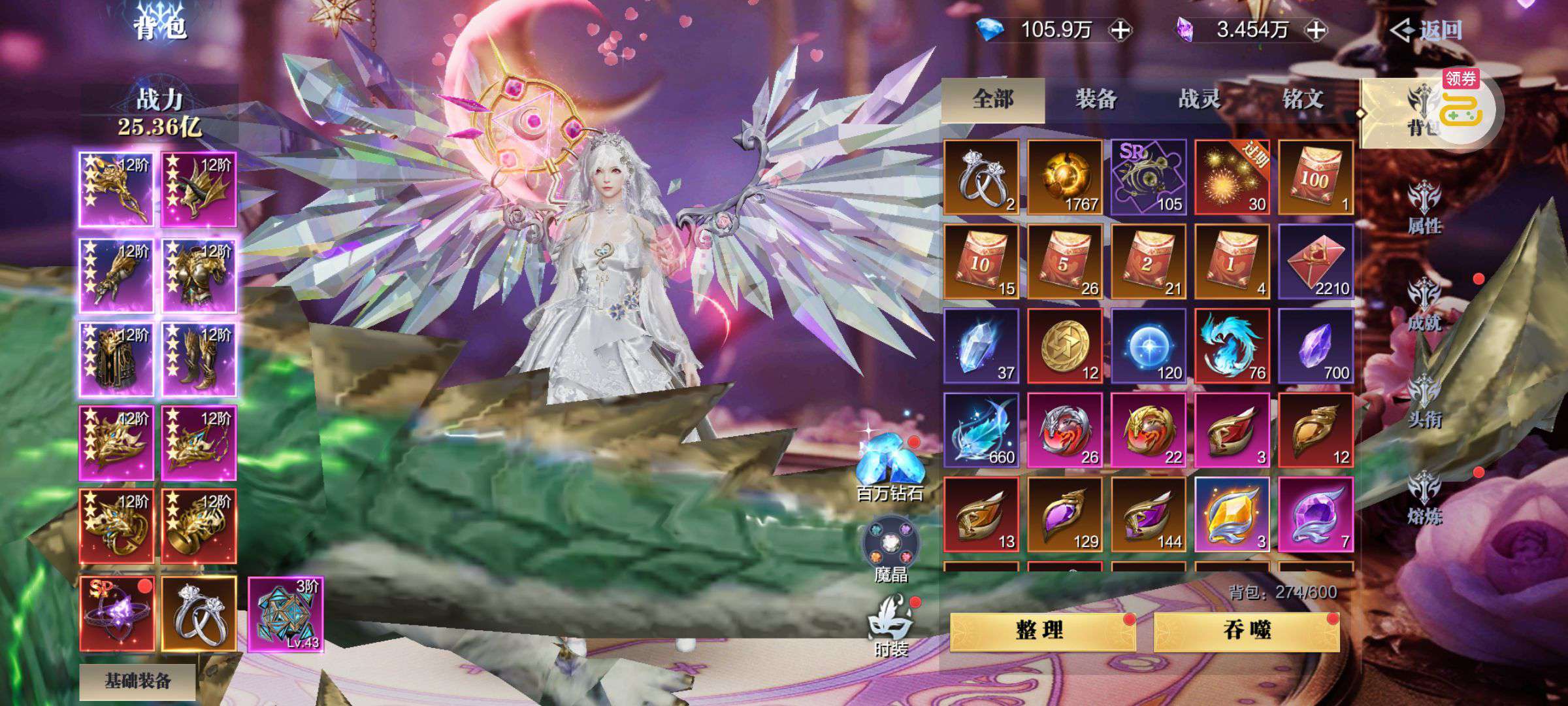Open the 属性 attributes menu

(1424, 208)
